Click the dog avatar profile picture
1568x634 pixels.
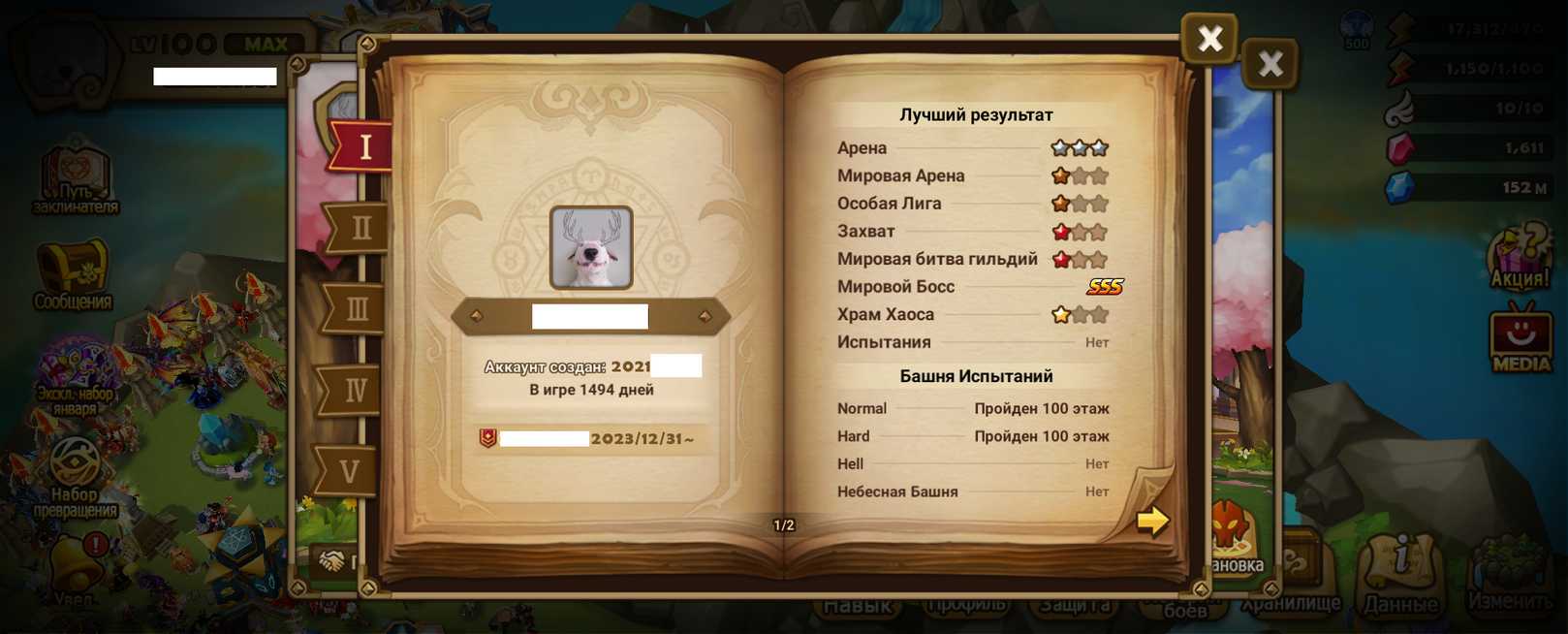pyautogui.click(x=591, y=247)
